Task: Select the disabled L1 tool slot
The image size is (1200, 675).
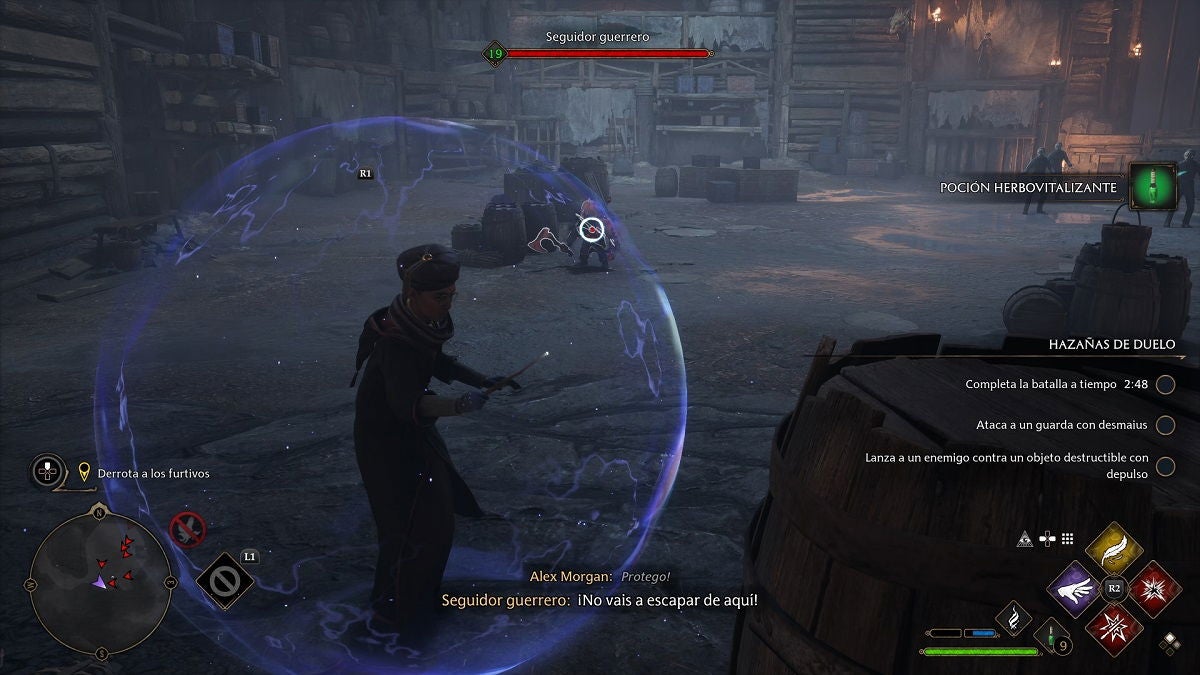Action: click(225, 581)
